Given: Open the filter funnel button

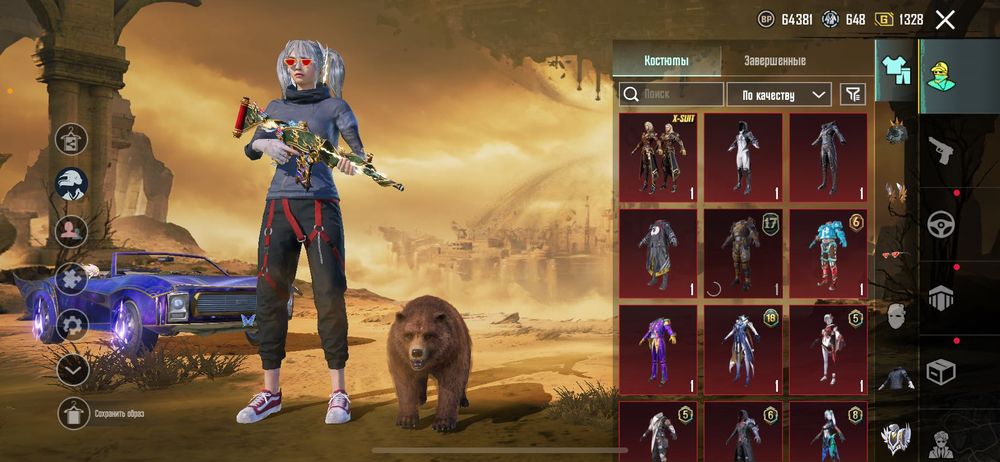Looking at the screenshot, I should click(852, 94).
